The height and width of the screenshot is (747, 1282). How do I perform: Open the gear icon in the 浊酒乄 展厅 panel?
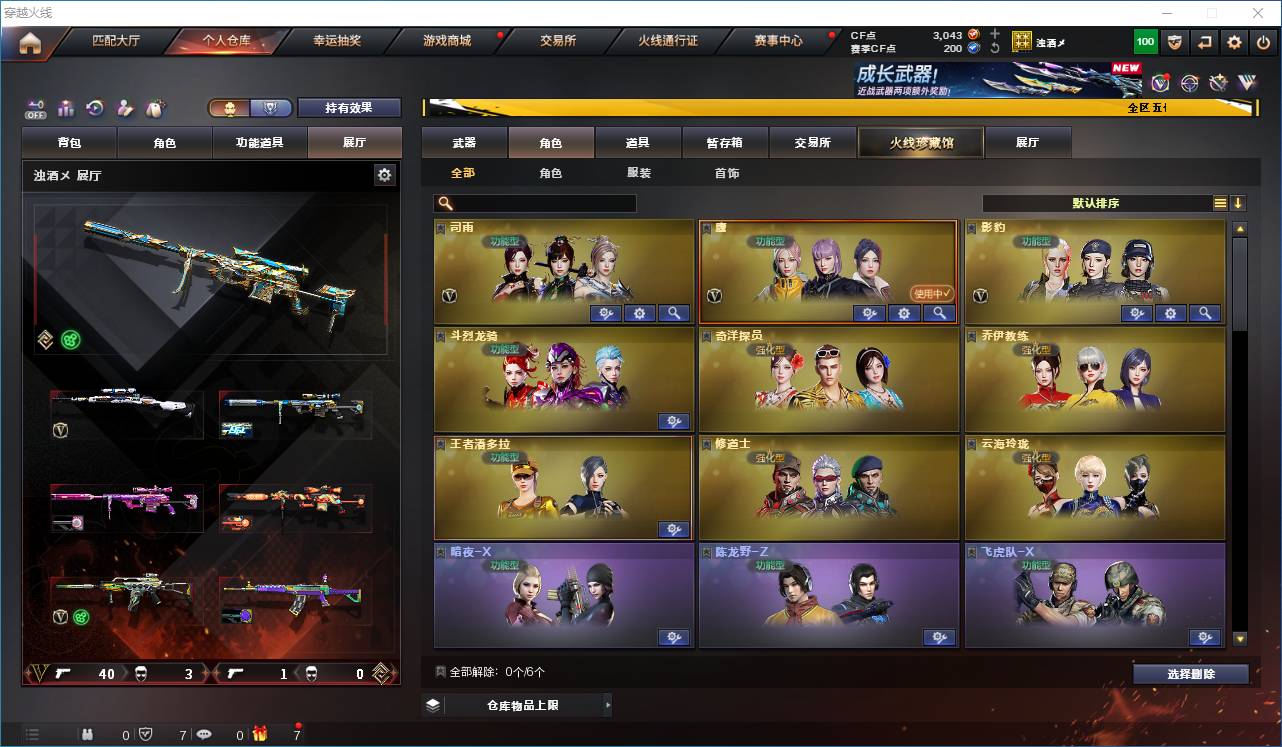click(x=385, y=174)
